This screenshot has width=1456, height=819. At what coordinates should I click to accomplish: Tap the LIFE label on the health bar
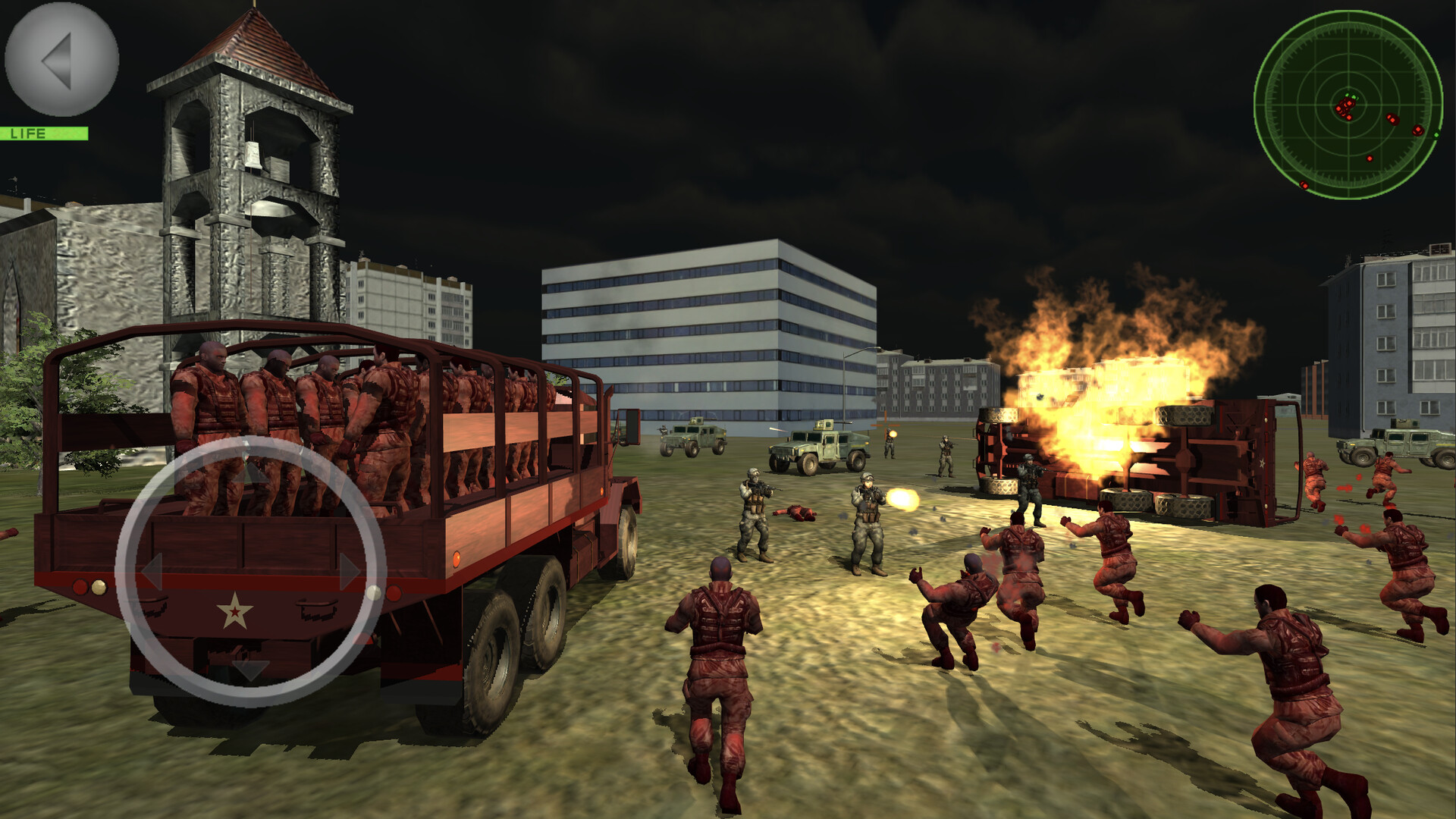pyautogui.click(x=28, y=135)
